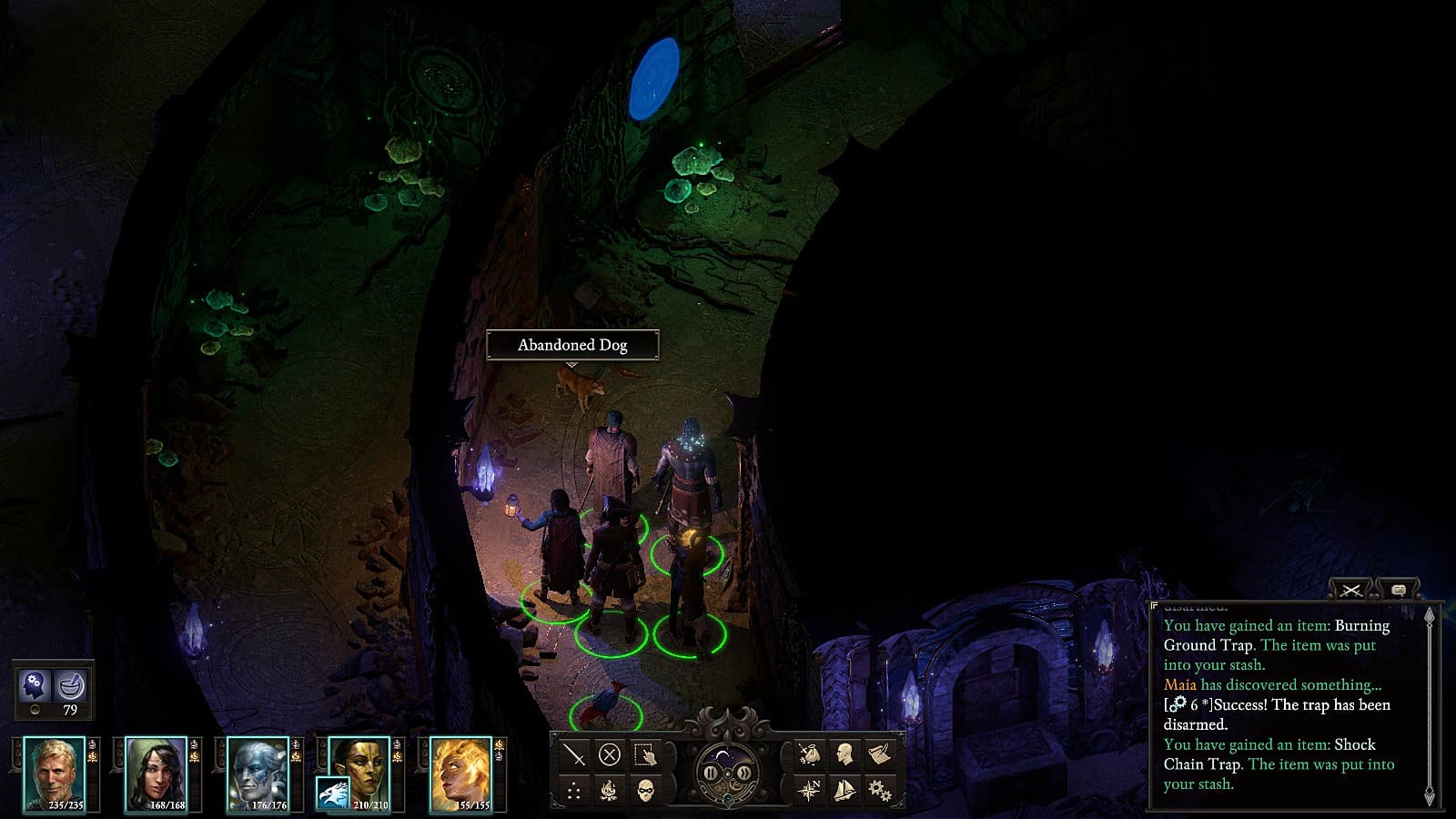Activate the sword attack command
The width and height of the screenshot is (1456, 819).
pyautogui.click(x=574, y=754)
